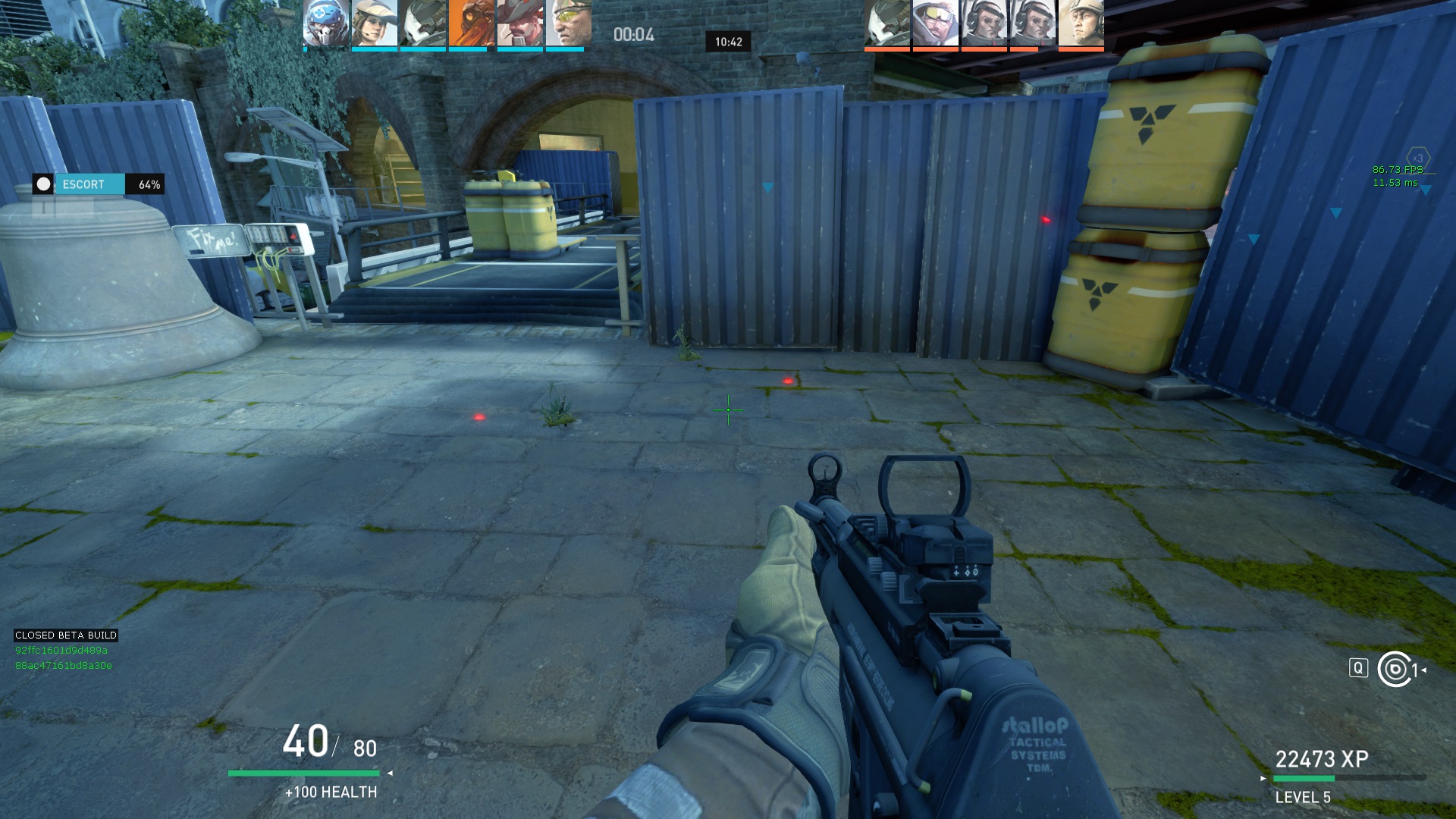Open the Escort objective tracker
This screenshot has height=819, width=1456.
[97, 184]
